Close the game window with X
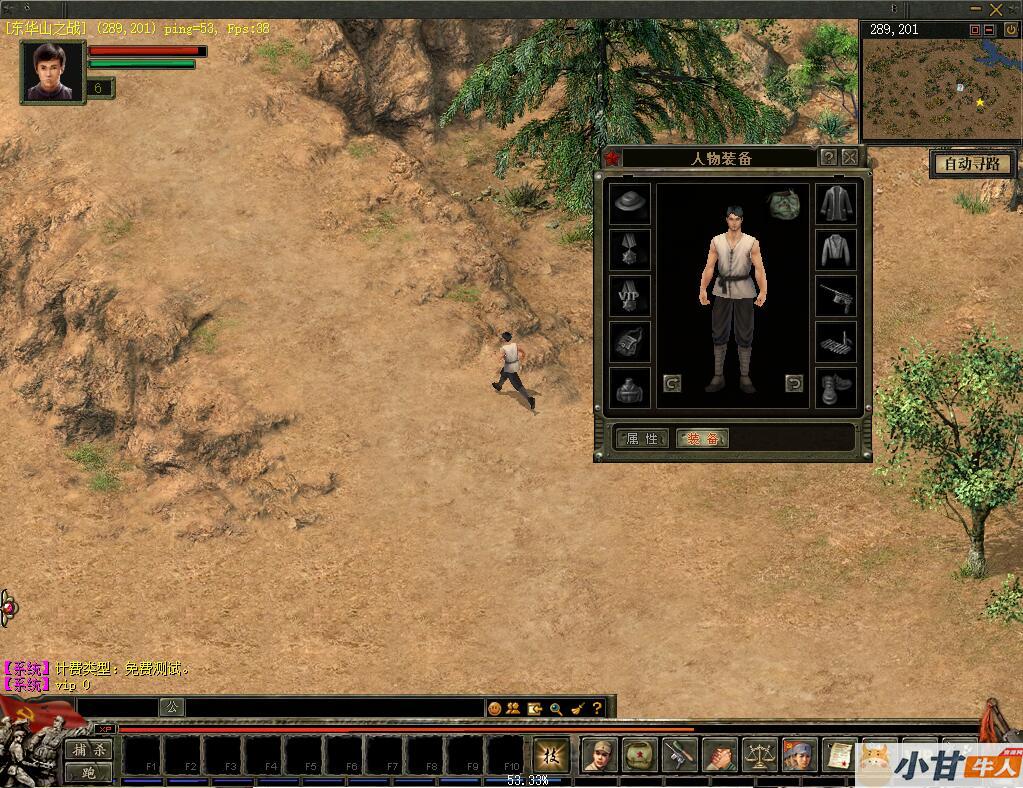The width and height of the screenshot is (1023, 788). pos(996,9)
